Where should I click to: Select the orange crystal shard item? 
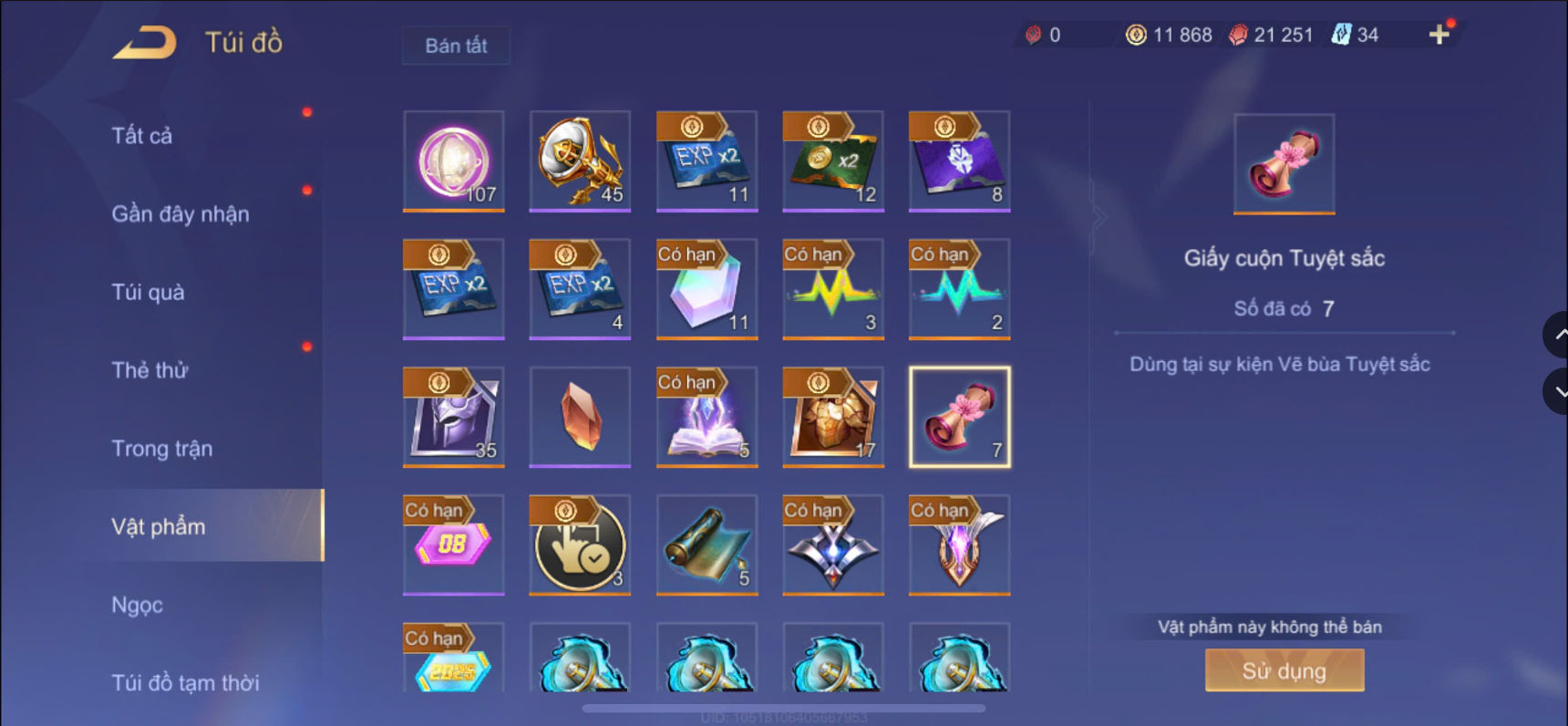[x=579, y=417]
